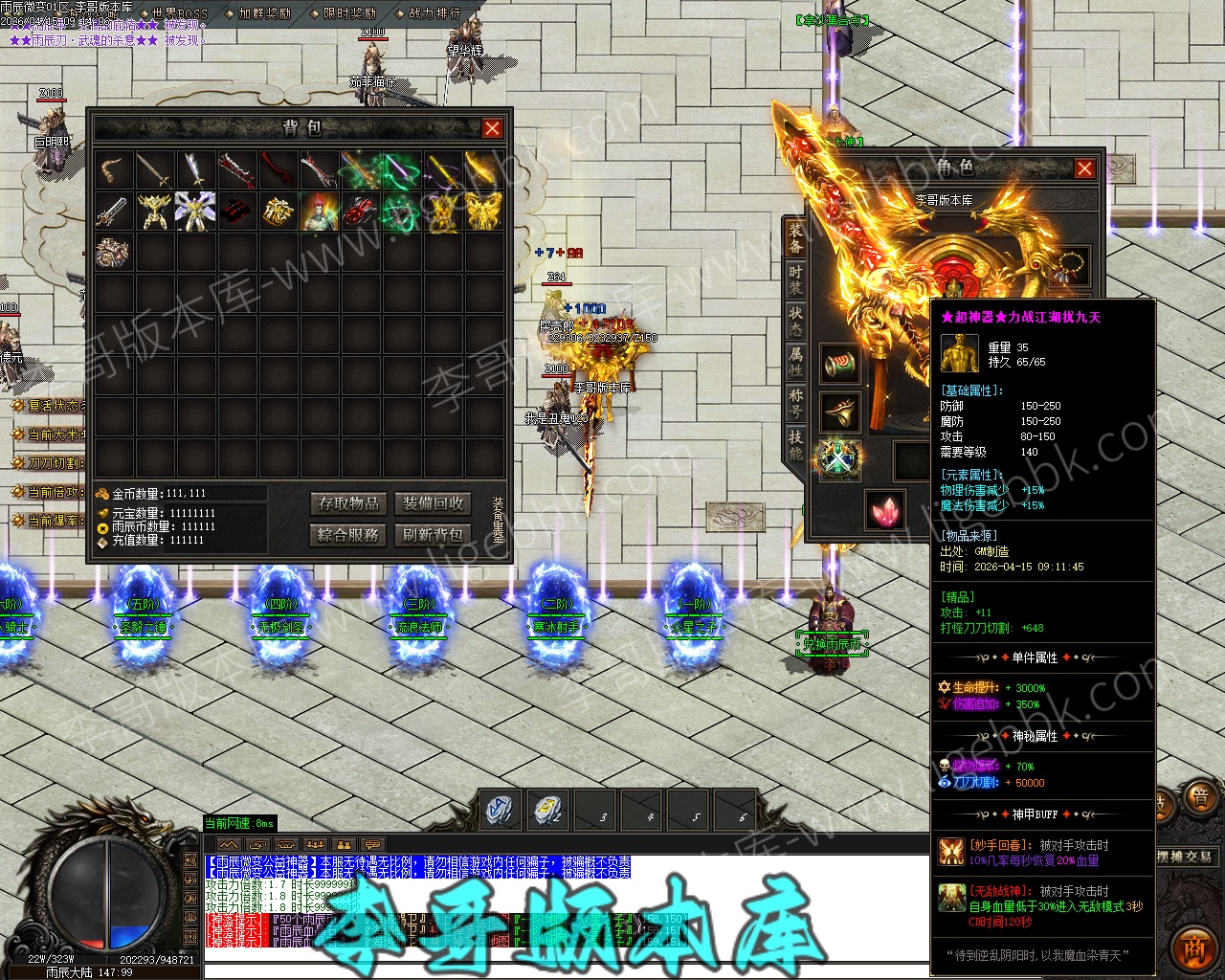The width and height of the screenshot is (1225, 980).
Task: Switch to the 时装 tab
Action: pos(795,279)
